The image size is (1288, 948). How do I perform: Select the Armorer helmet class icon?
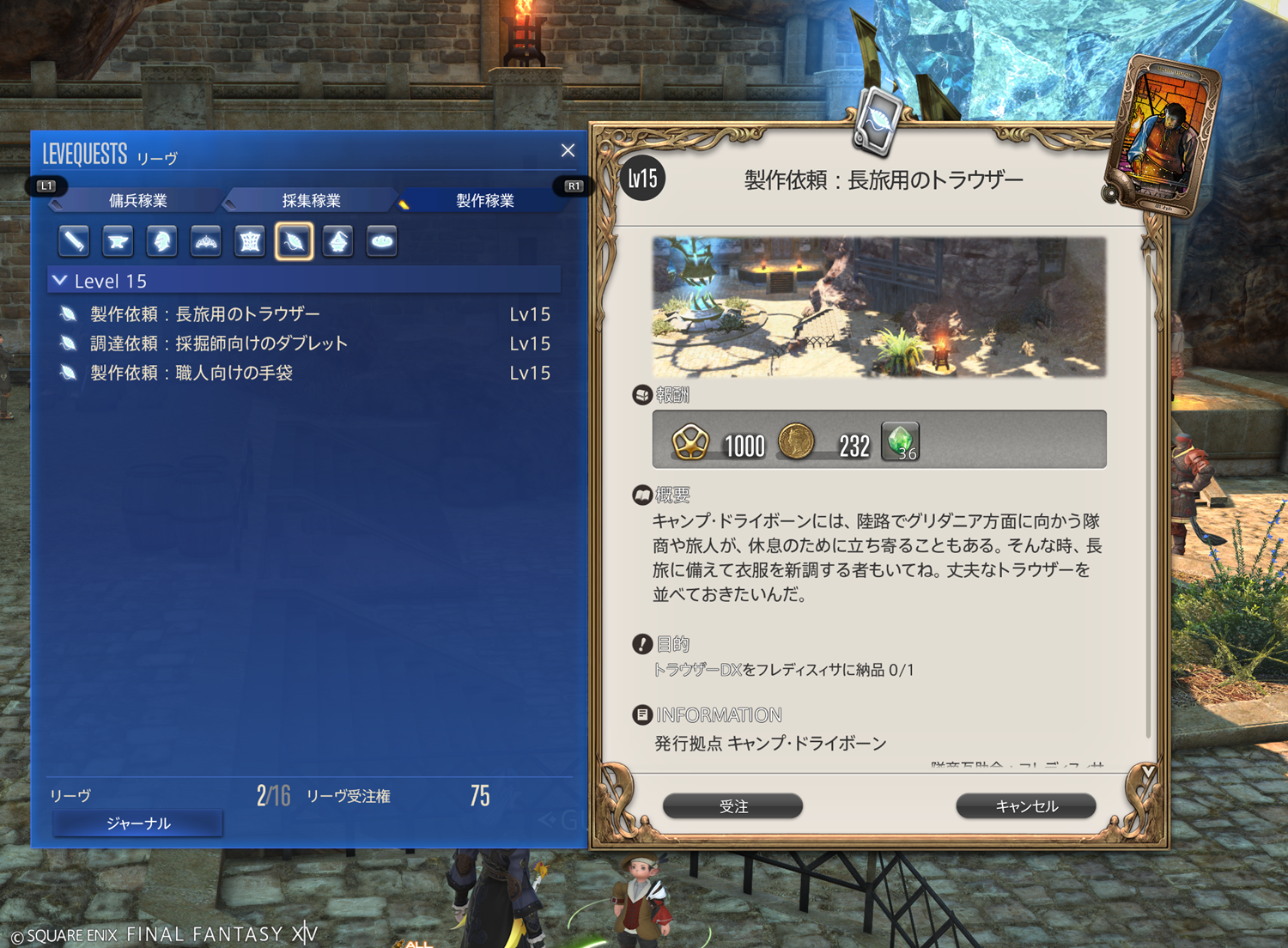tap(161, 242)
